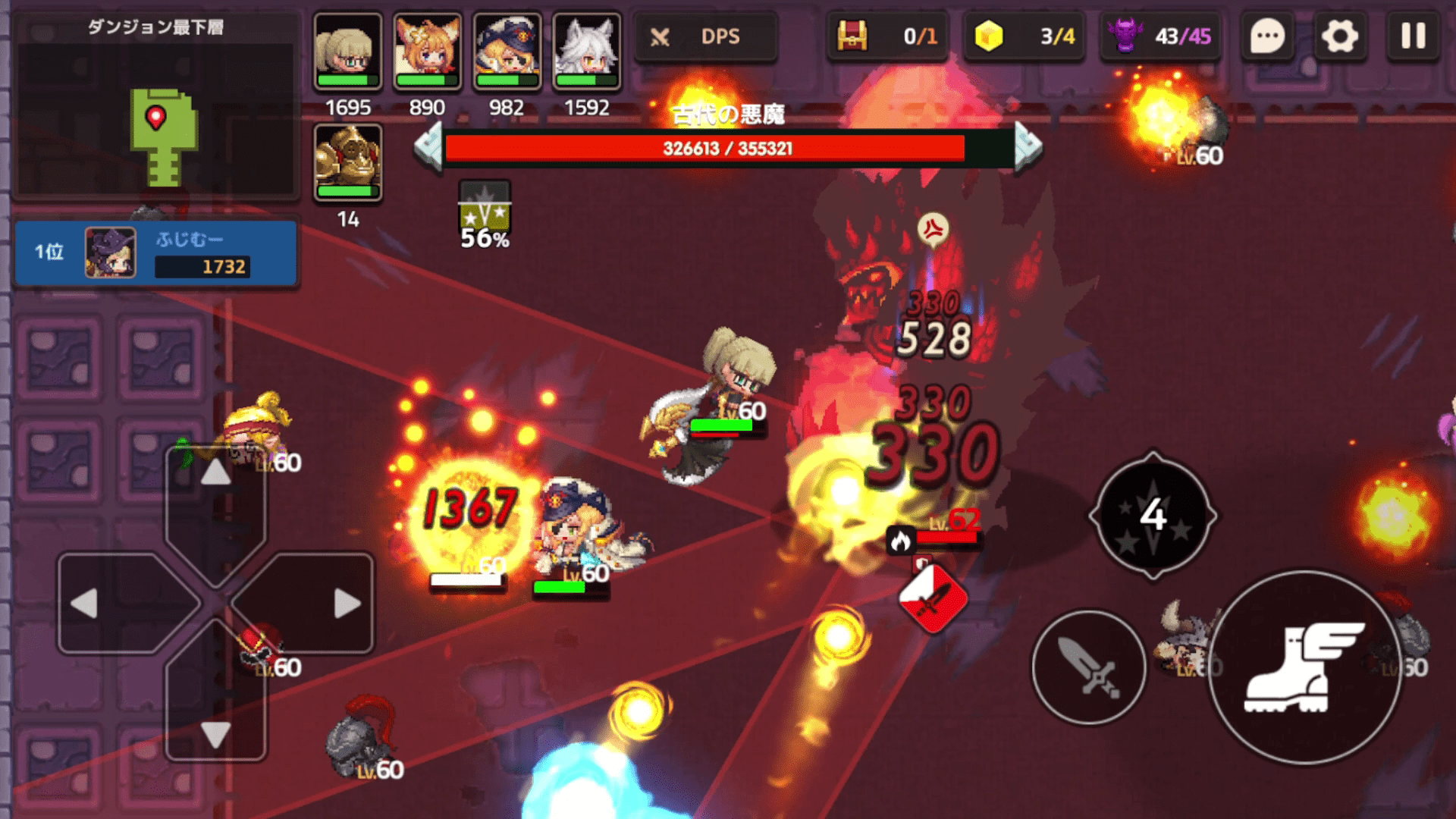This screenshot has width=1456, height=819.
Task: Move using the down arrow
Action: 216,734
